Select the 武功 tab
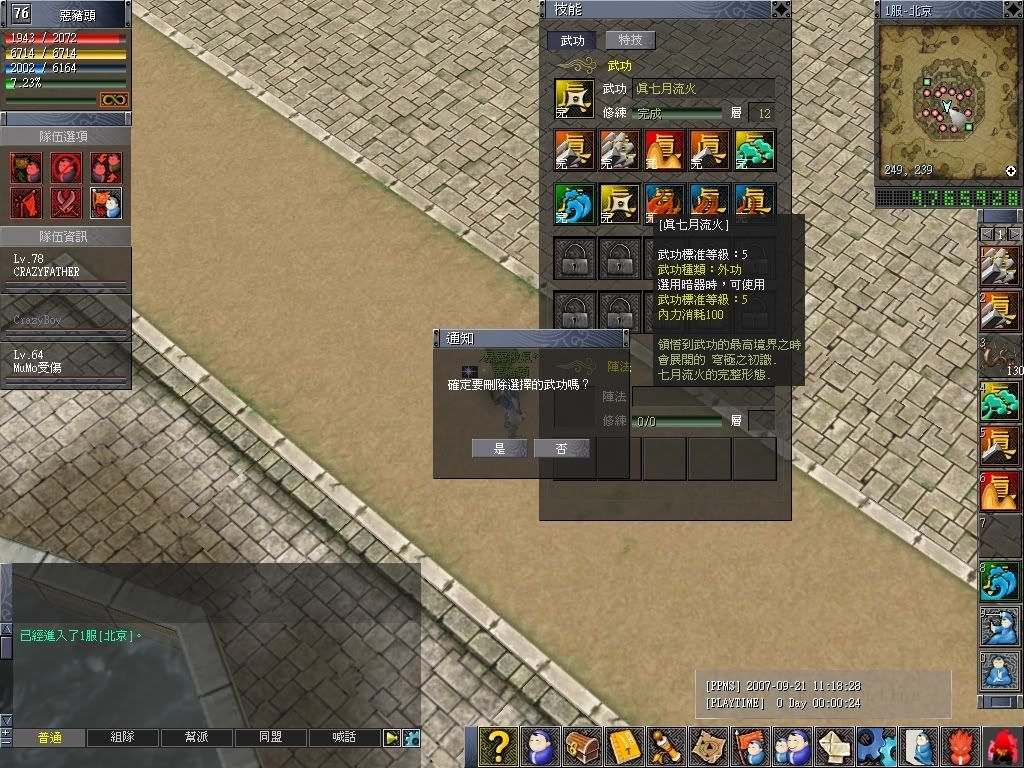 point(572,40)
